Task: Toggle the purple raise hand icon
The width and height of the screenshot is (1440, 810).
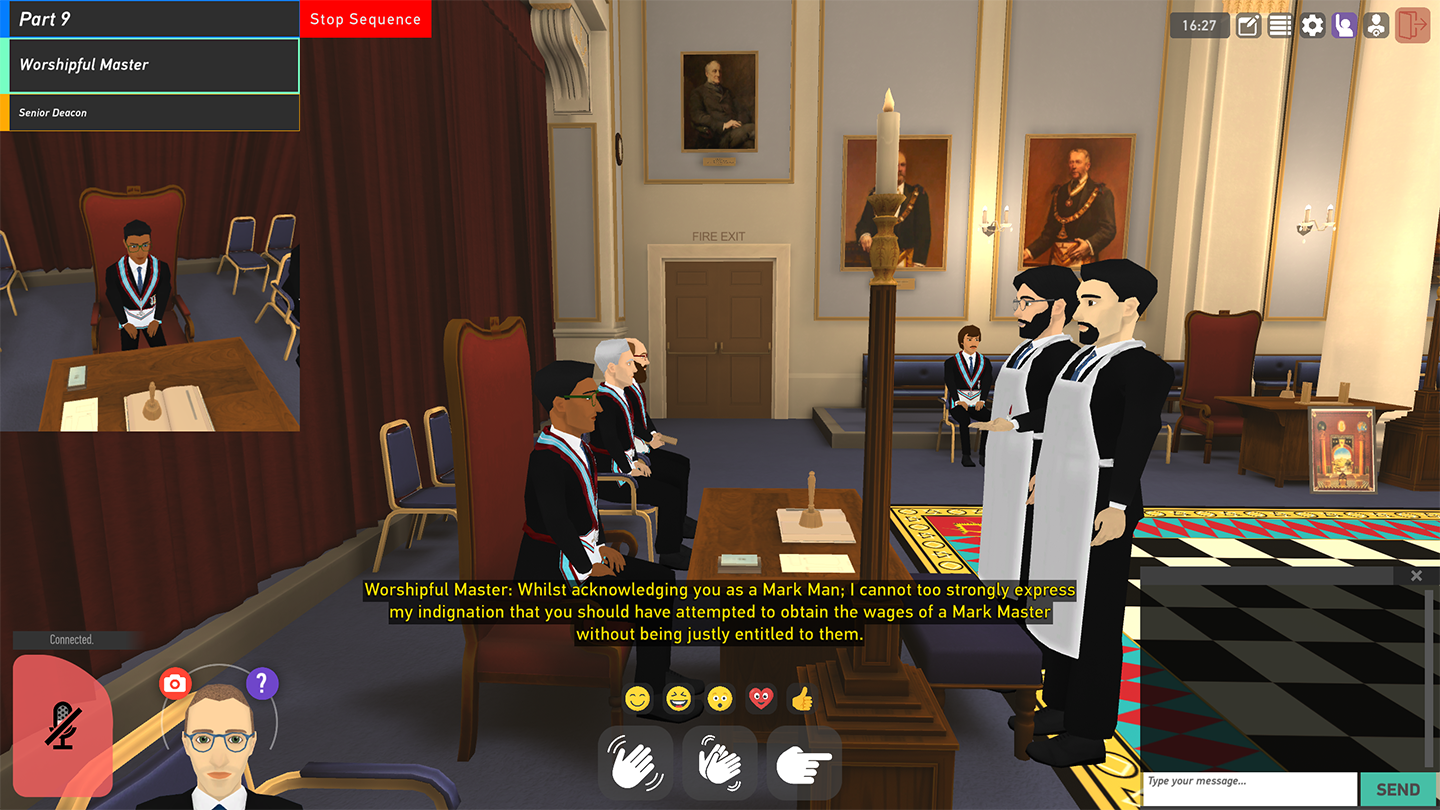Action: pos(1344,26)
